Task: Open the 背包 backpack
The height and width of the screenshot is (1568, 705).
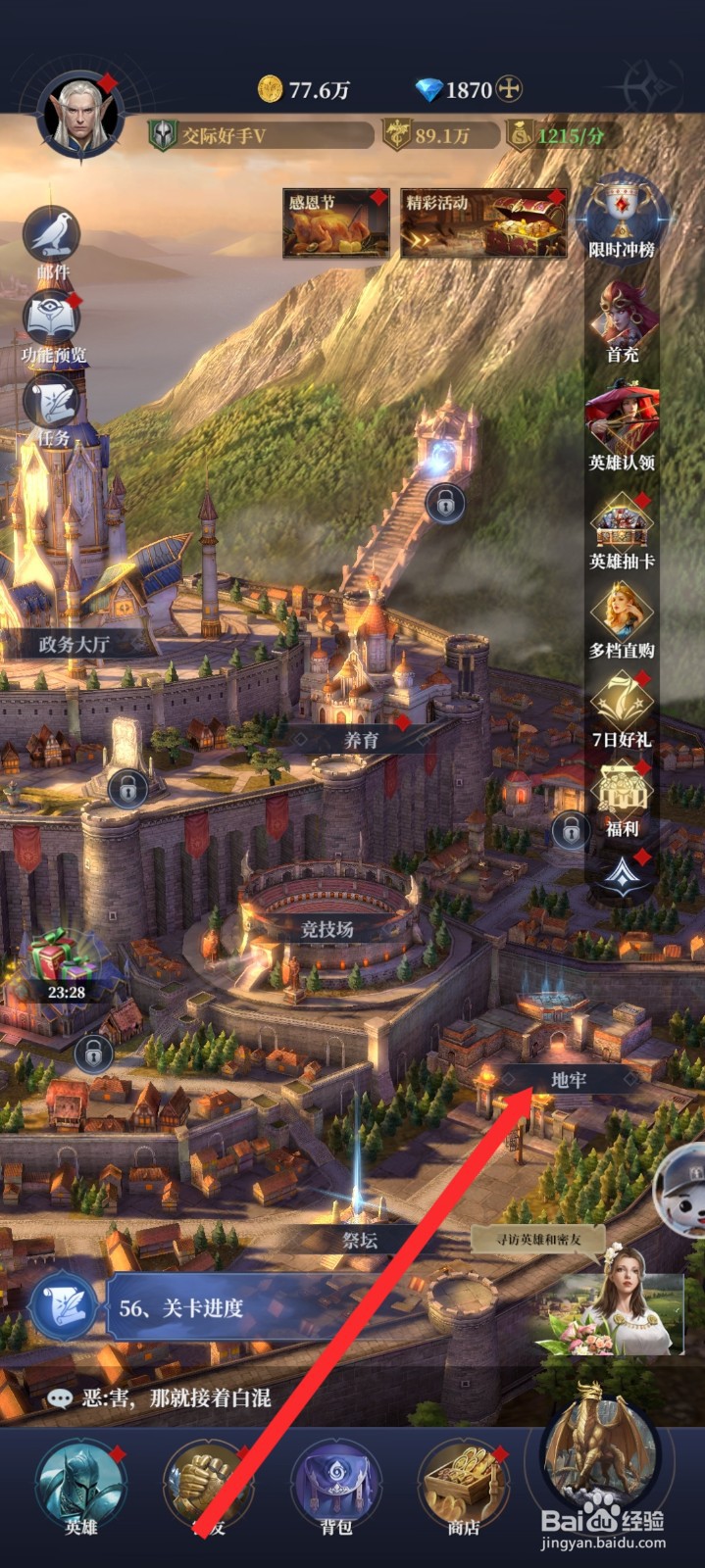Action: pos(335,1486)
